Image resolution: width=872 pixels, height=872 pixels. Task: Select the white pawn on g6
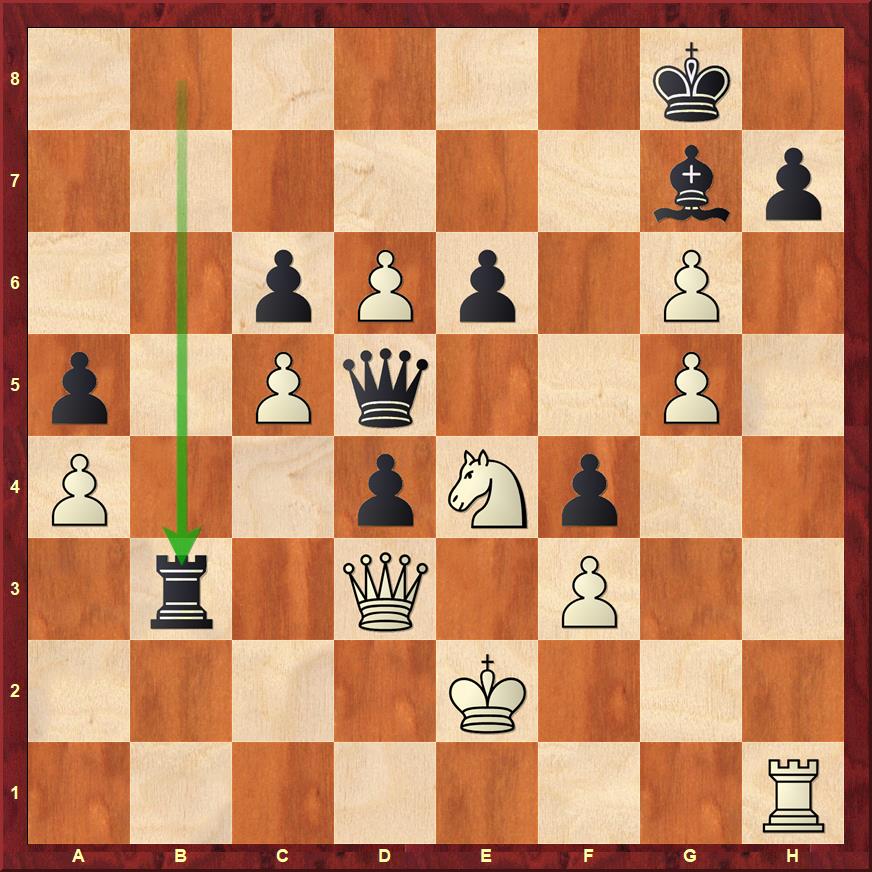point(691,284)
